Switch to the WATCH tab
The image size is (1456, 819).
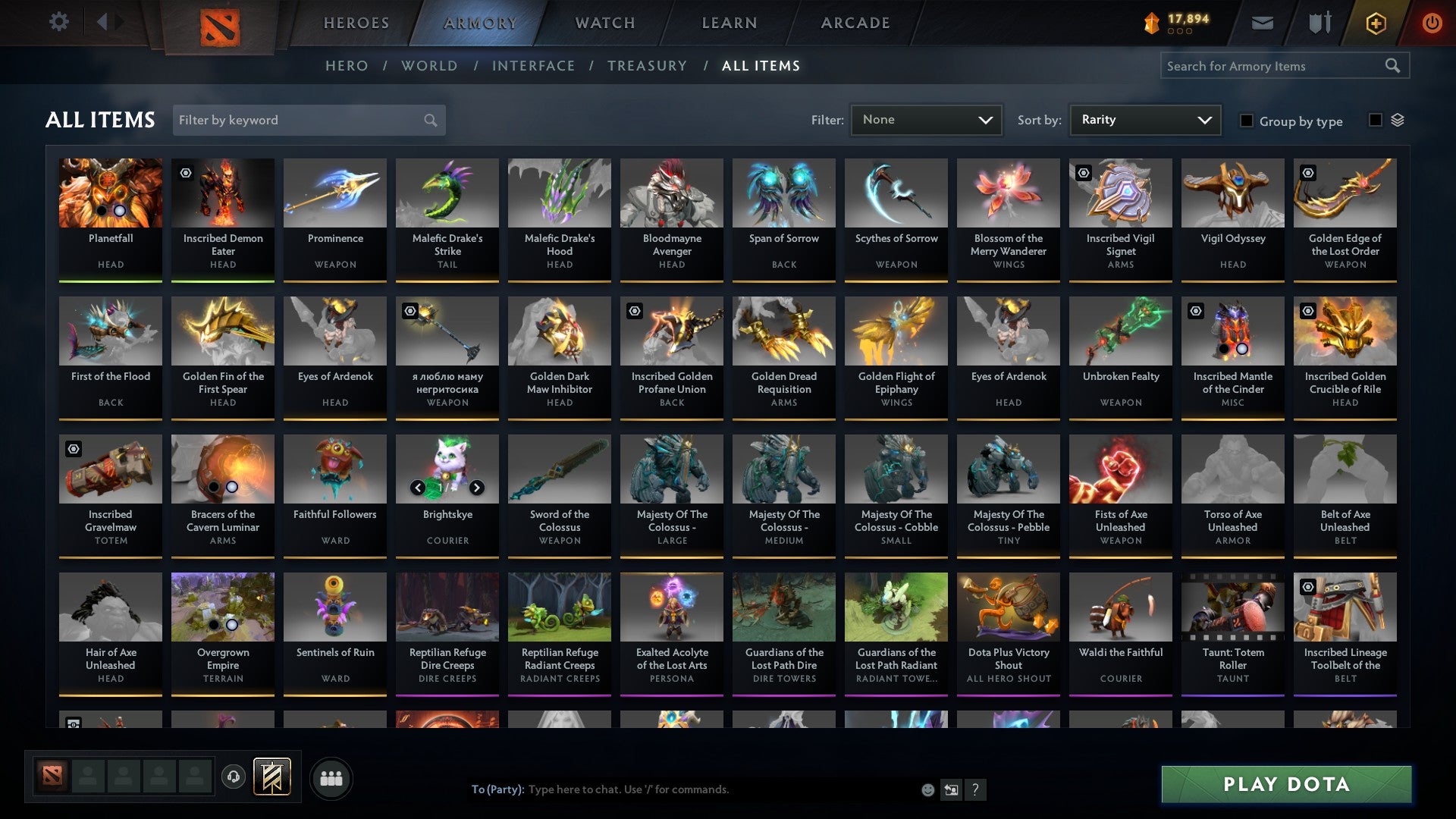[x=604, y=23]
